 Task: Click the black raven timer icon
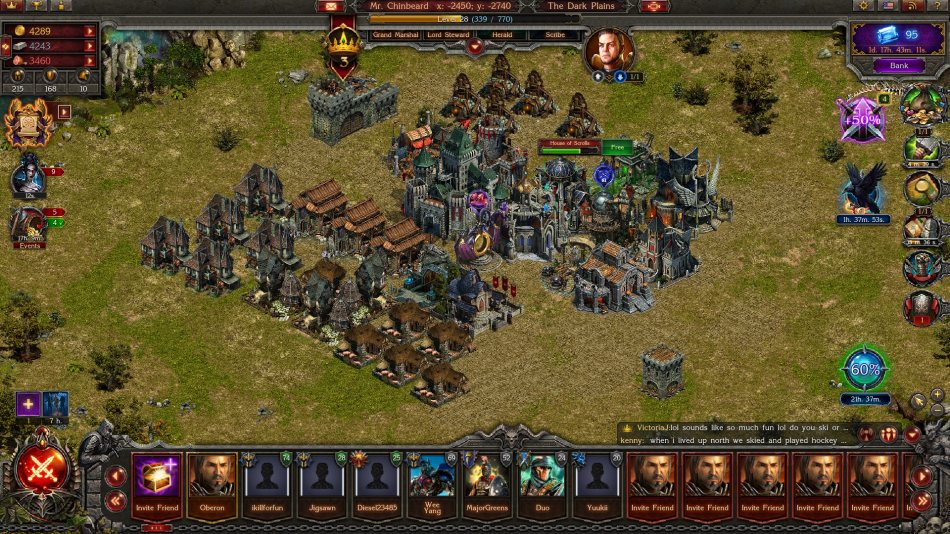[x=861, y=189]
